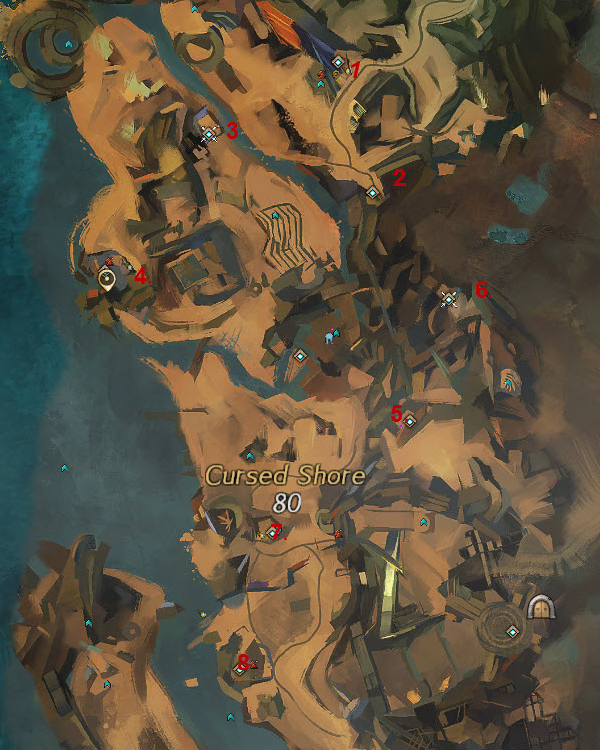
Task: Select the waypoint beside red number 1
Action: [338, 62]
